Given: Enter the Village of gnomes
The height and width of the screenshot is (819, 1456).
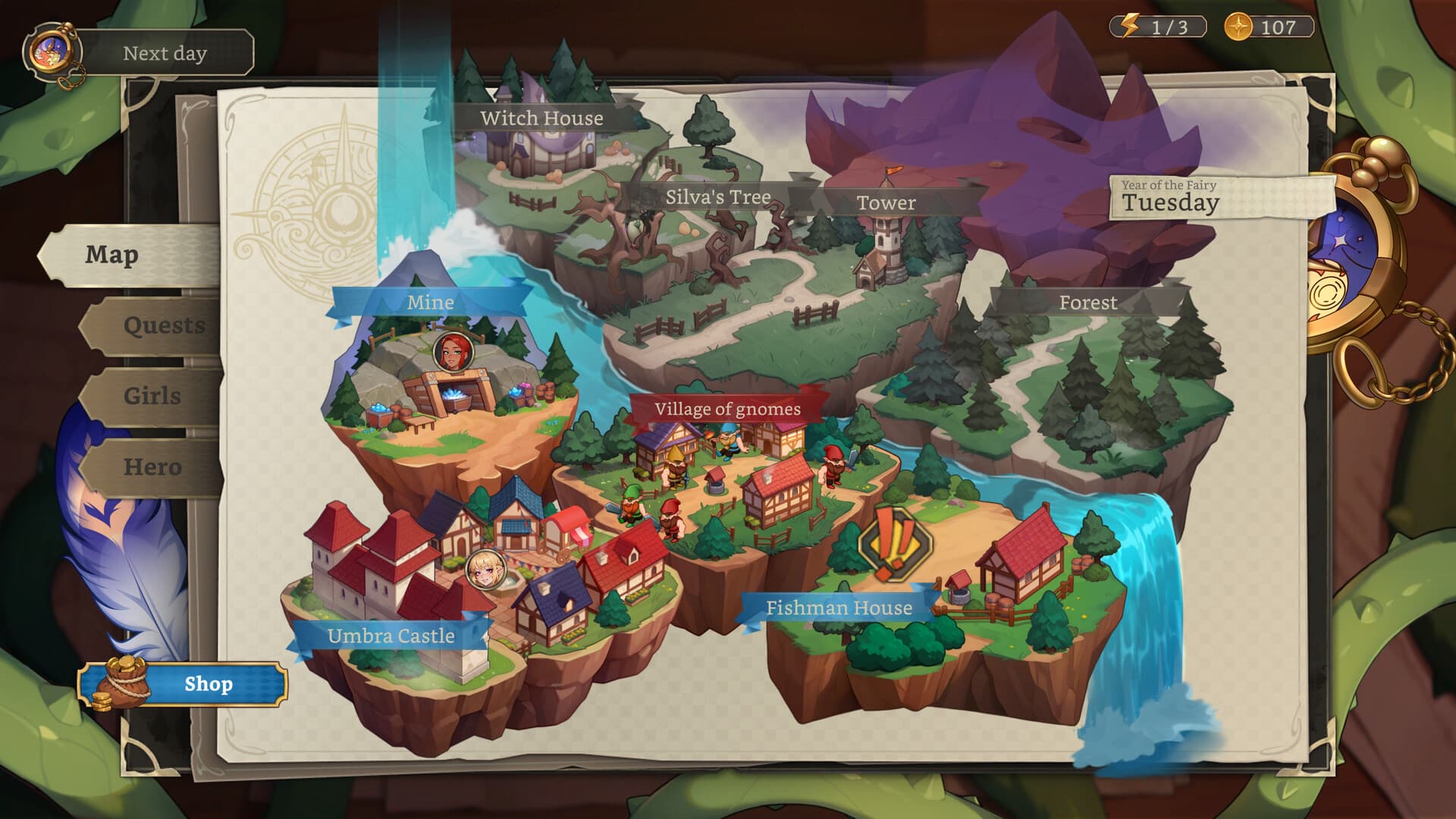Looking at the screenshot, I should click(727, 409).
